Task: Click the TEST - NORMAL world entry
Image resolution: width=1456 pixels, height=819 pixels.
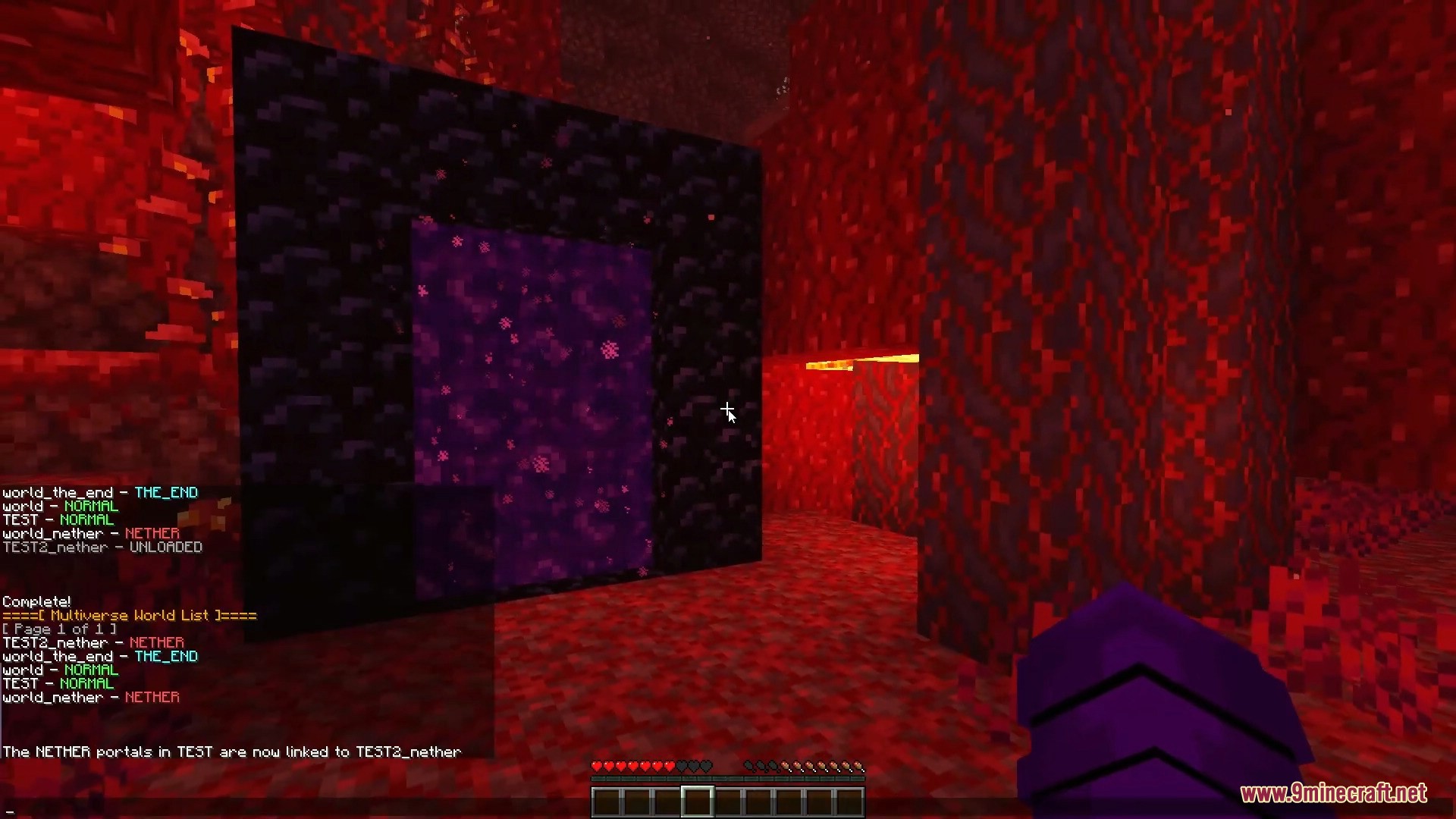Action: pyautogui.click(x=58, y=519)
